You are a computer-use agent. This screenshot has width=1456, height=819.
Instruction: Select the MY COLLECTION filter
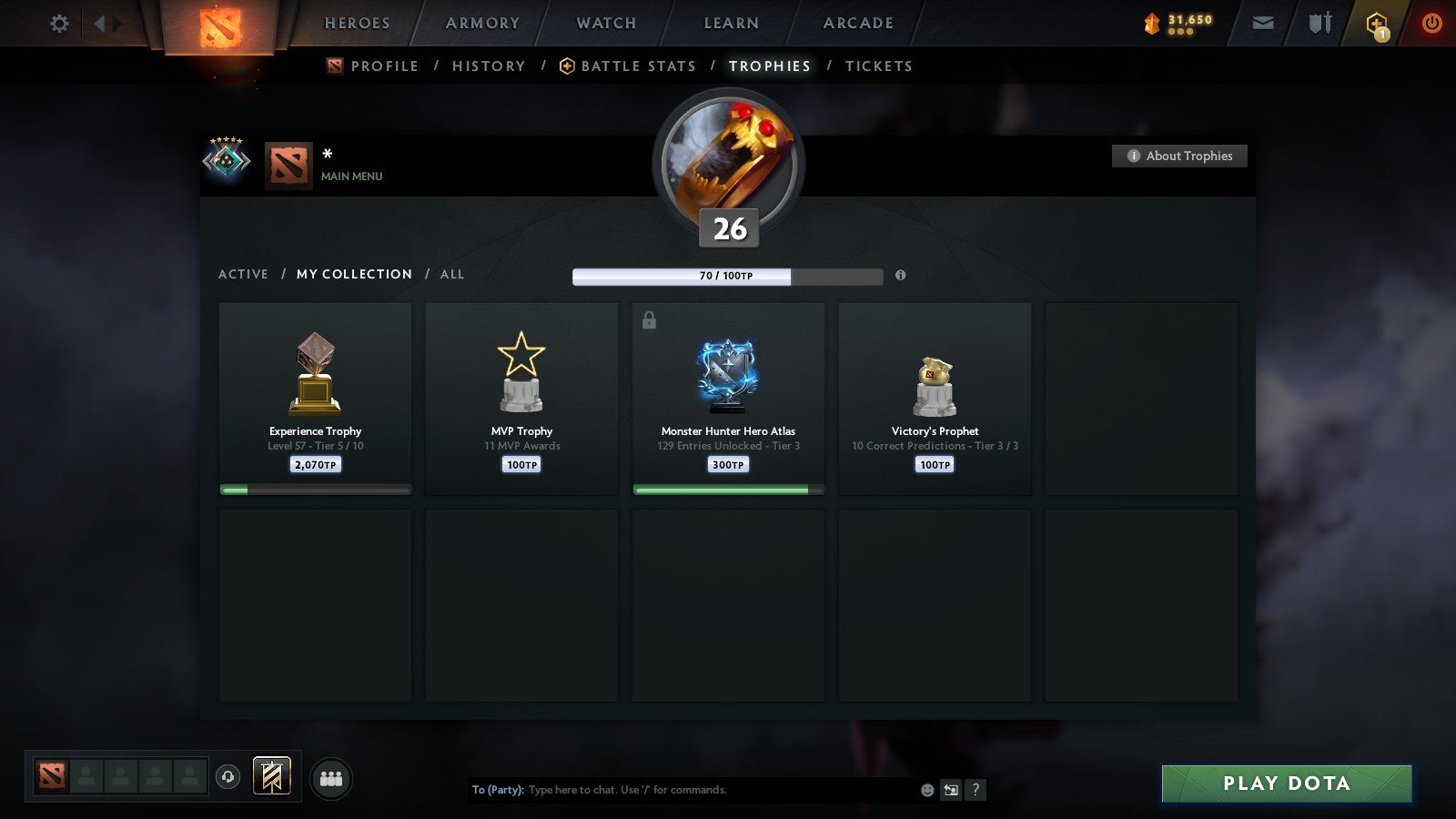[x=353, y=274]
